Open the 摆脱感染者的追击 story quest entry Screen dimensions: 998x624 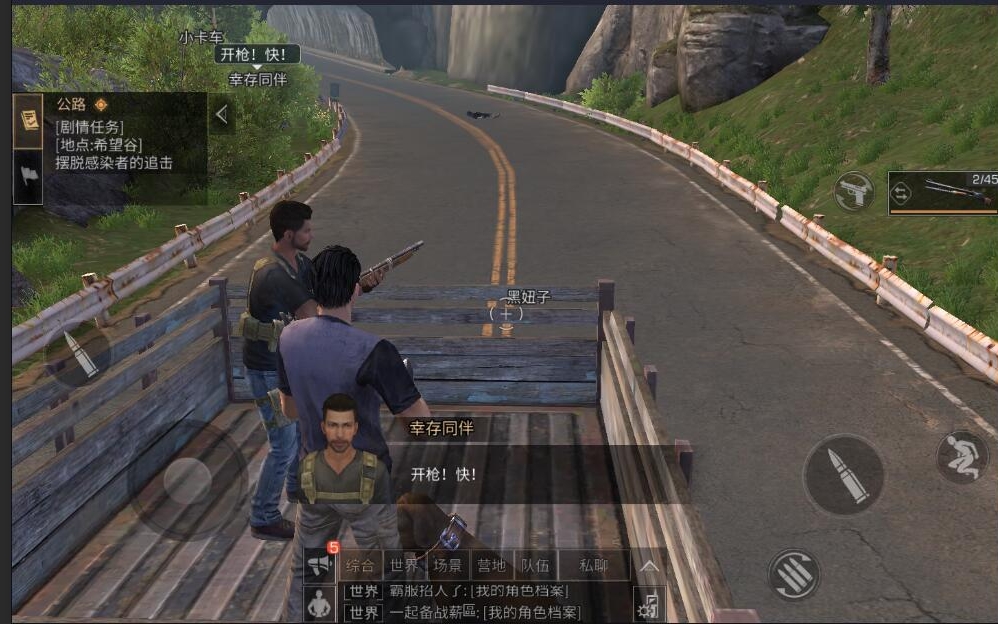point(115,163)
